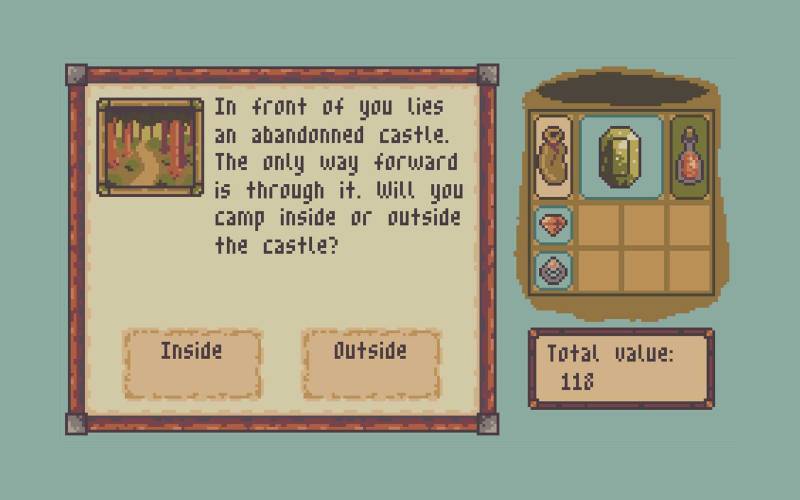Select the brown sack in the bag

[553, 156]
